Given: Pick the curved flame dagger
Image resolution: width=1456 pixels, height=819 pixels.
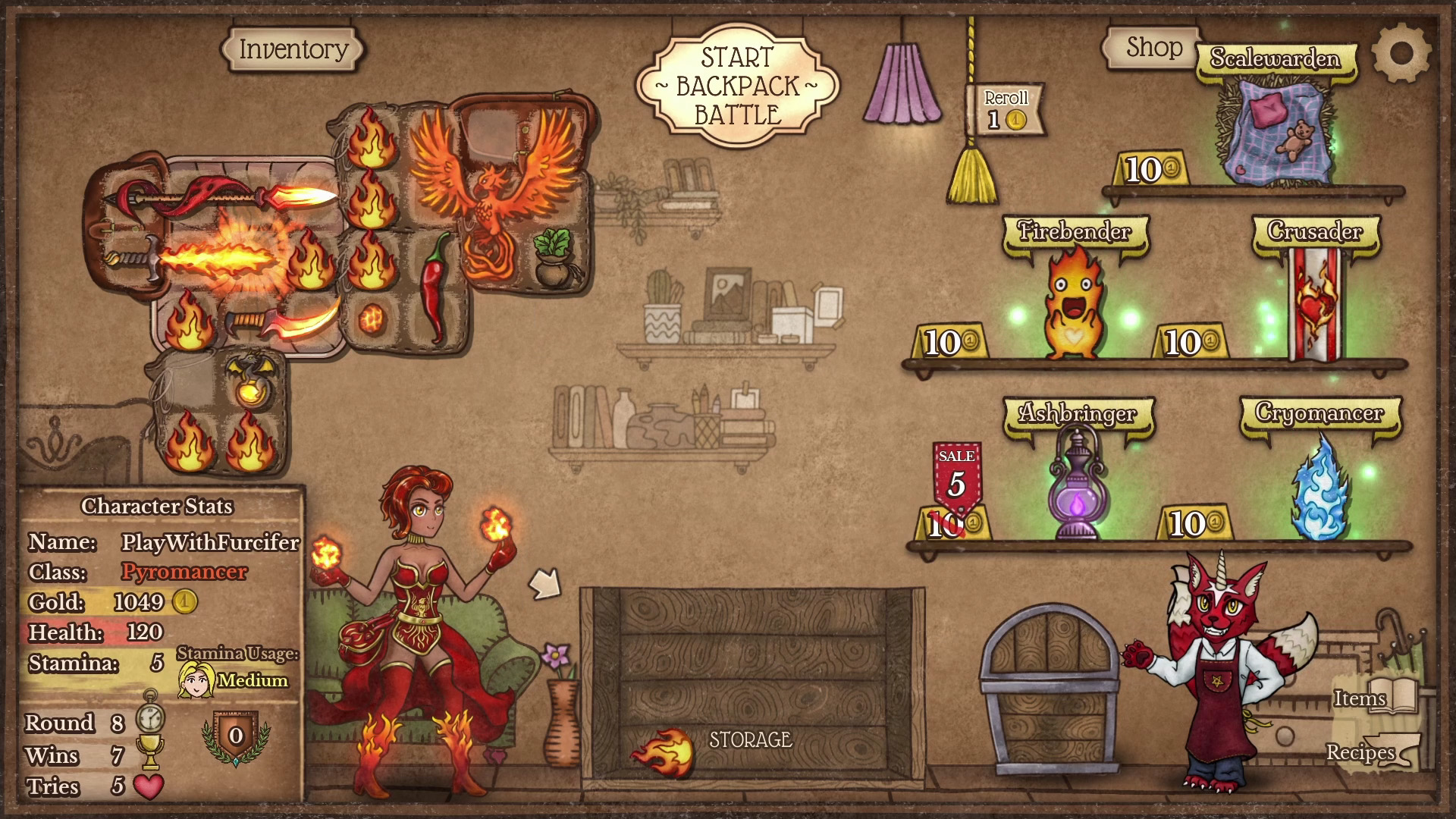Looking at the screenshot, I should tap(281, 321).
